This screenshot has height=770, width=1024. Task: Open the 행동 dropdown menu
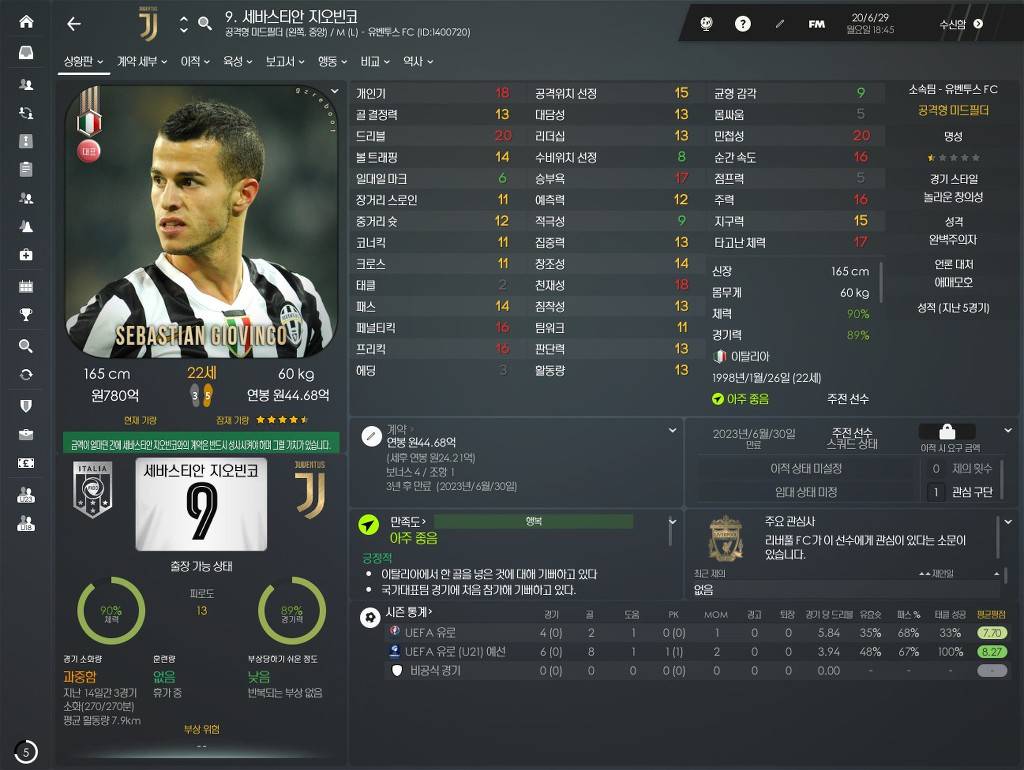coord(332,62)
